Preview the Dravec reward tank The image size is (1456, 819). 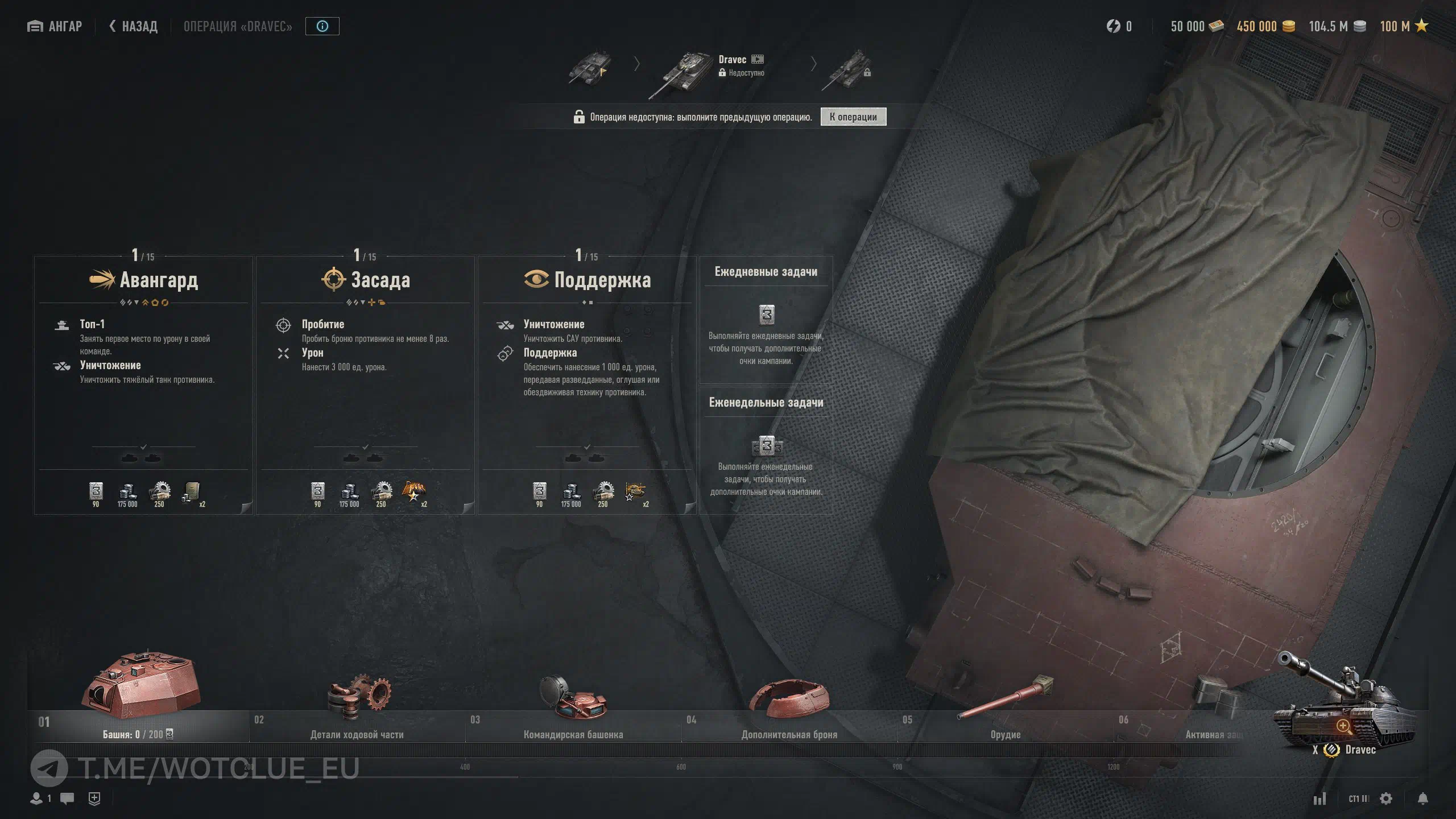1343,726
